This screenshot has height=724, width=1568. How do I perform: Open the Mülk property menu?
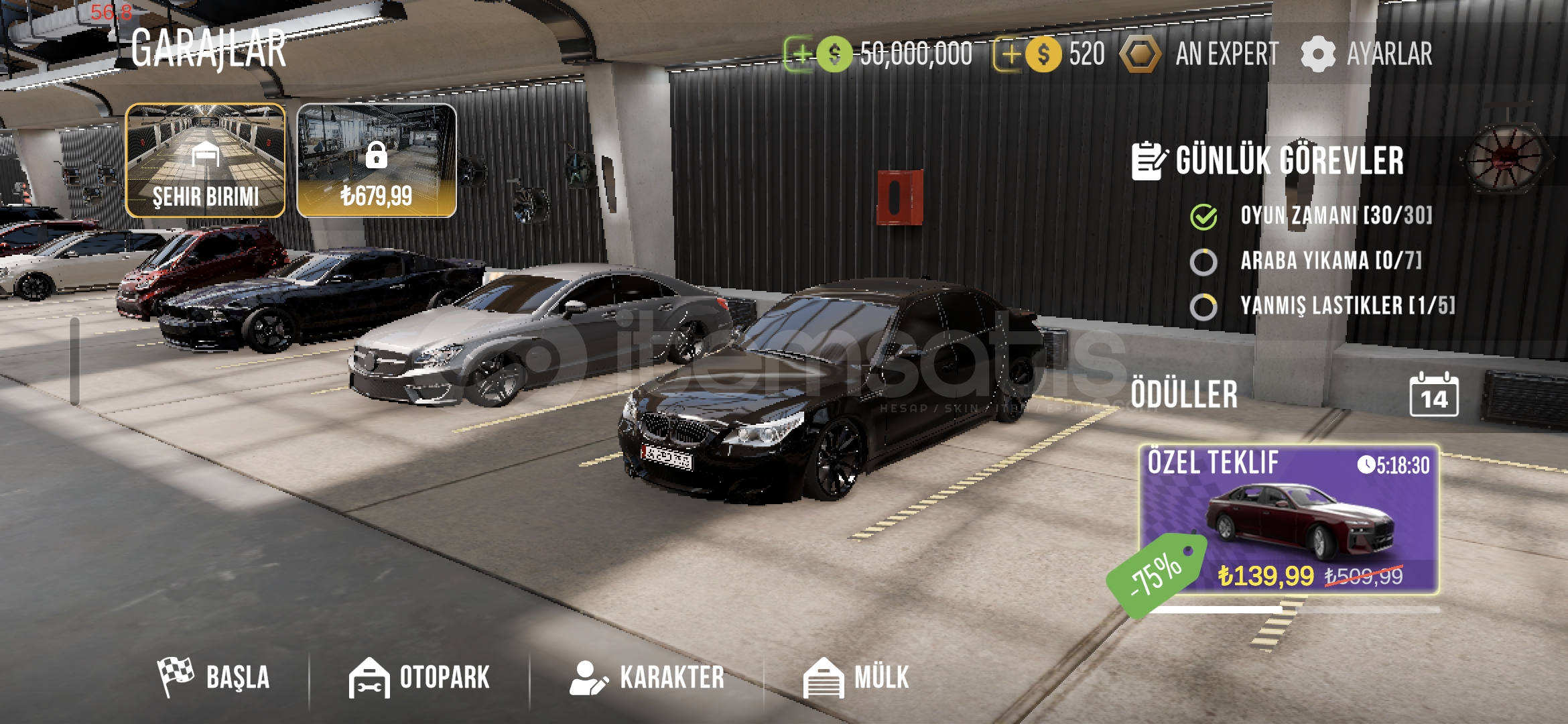(856, 677)
